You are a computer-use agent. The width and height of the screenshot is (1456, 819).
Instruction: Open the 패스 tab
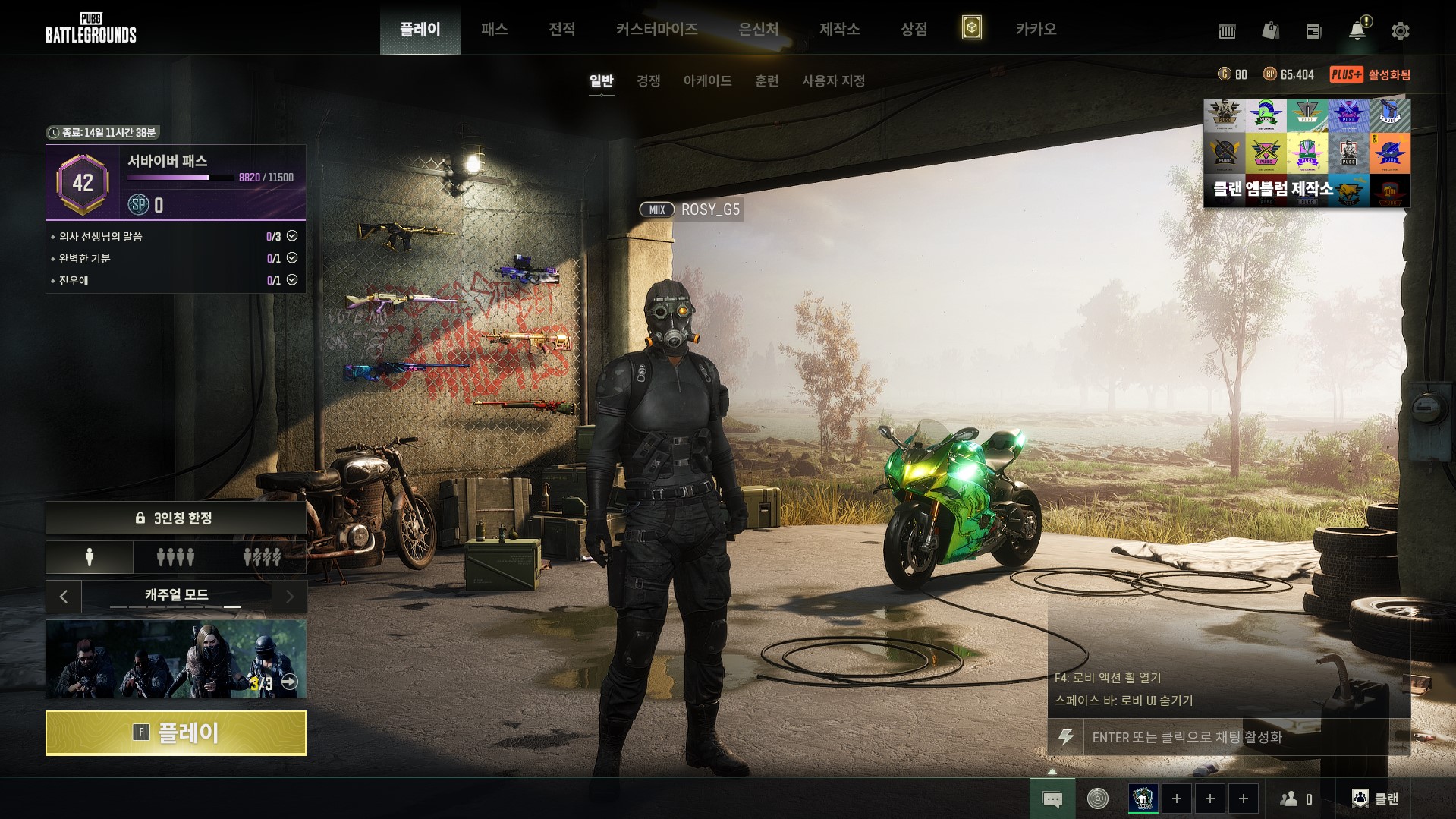click(494, 29)
